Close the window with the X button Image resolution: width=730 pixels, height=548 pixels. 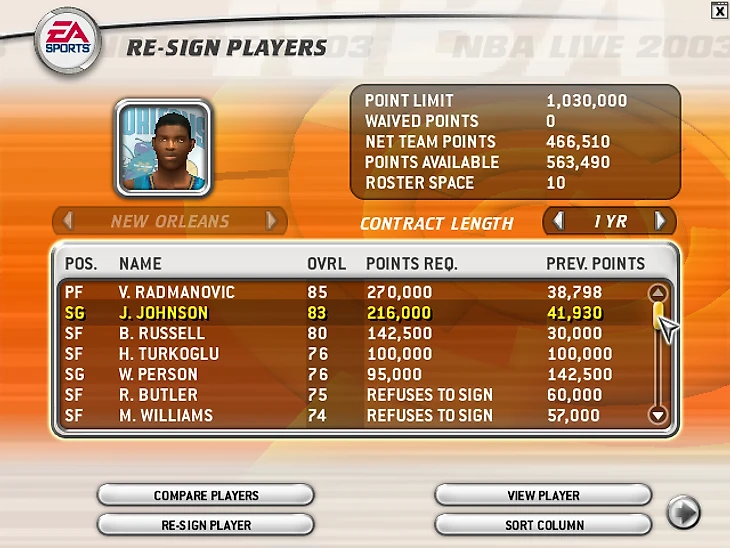[719, 10]
